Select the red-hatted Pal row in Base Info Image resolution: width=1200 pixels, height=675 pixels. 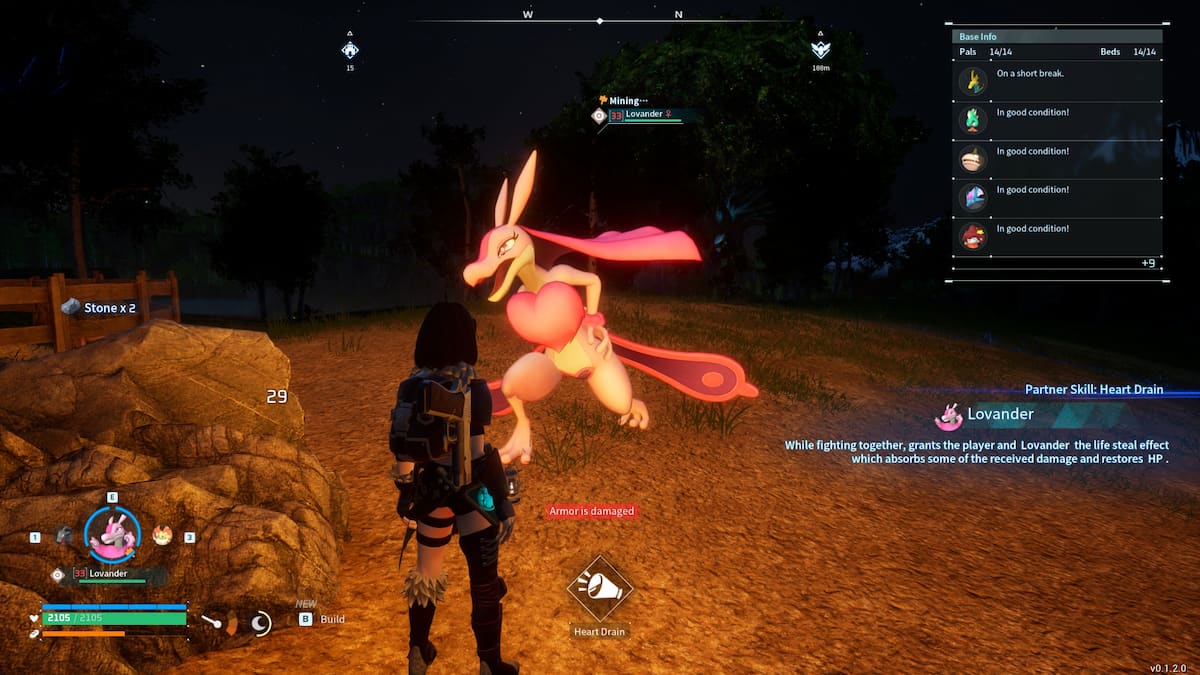pos(972,236)
